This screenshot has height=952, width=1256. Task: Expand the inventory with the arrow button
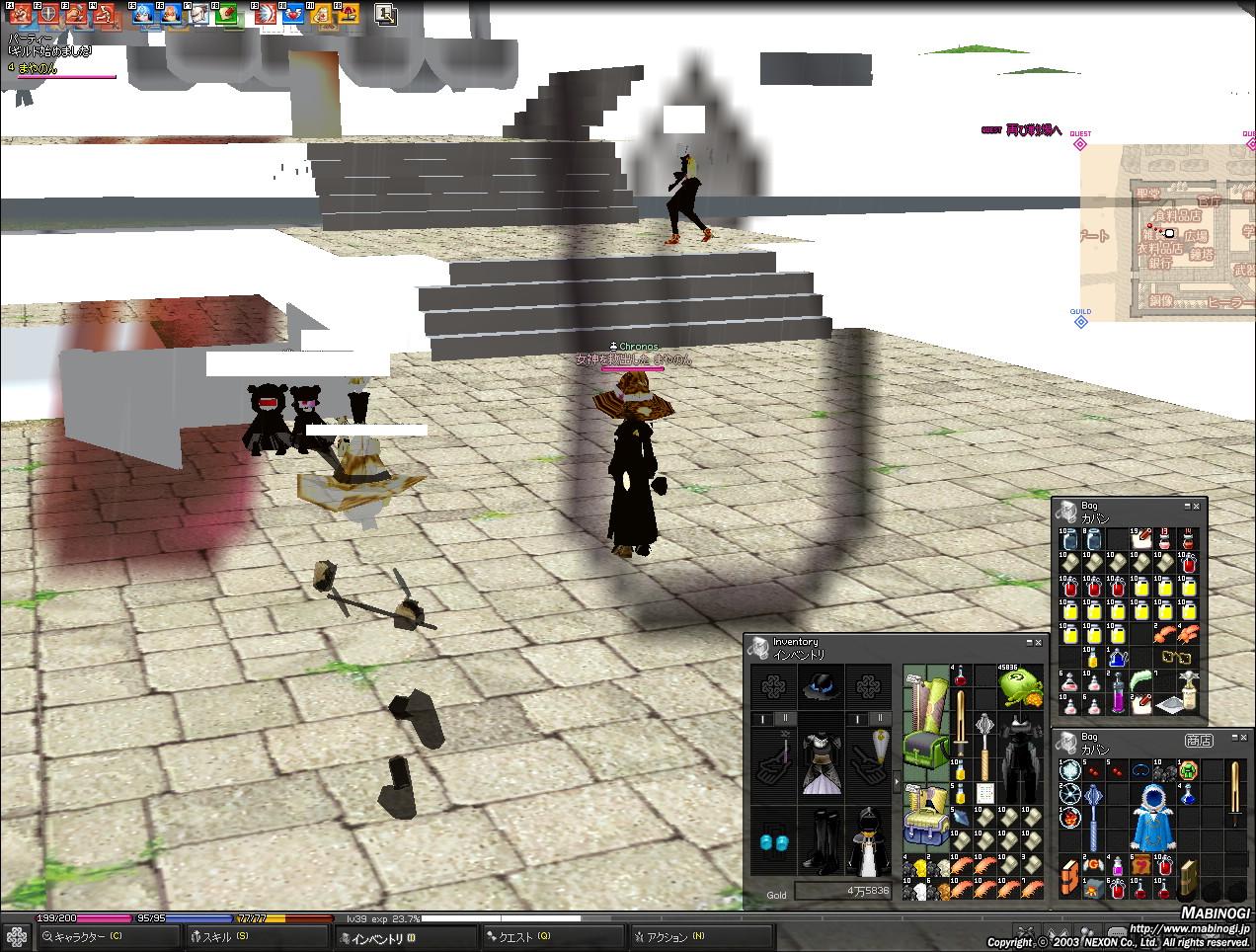897,783
